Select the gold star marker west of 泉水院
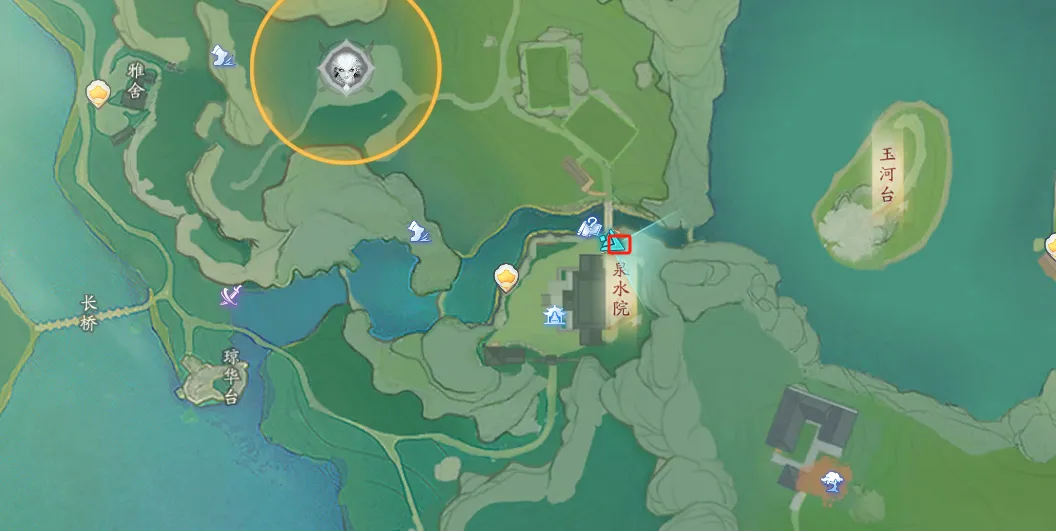 tap(507, 277)
